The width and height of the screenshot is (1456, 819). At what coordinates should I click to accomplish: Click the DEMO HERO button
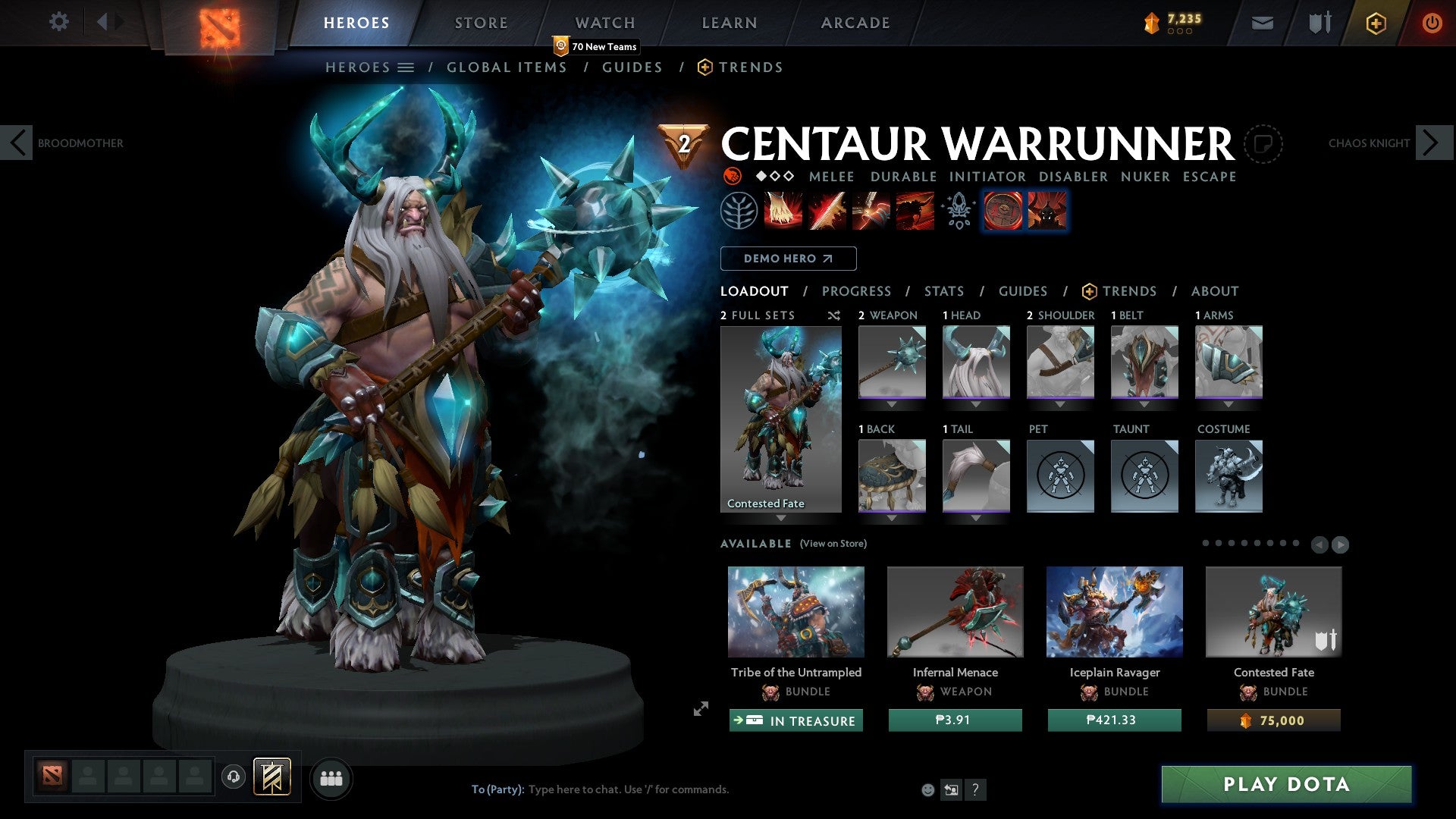[x=789, y=259]
